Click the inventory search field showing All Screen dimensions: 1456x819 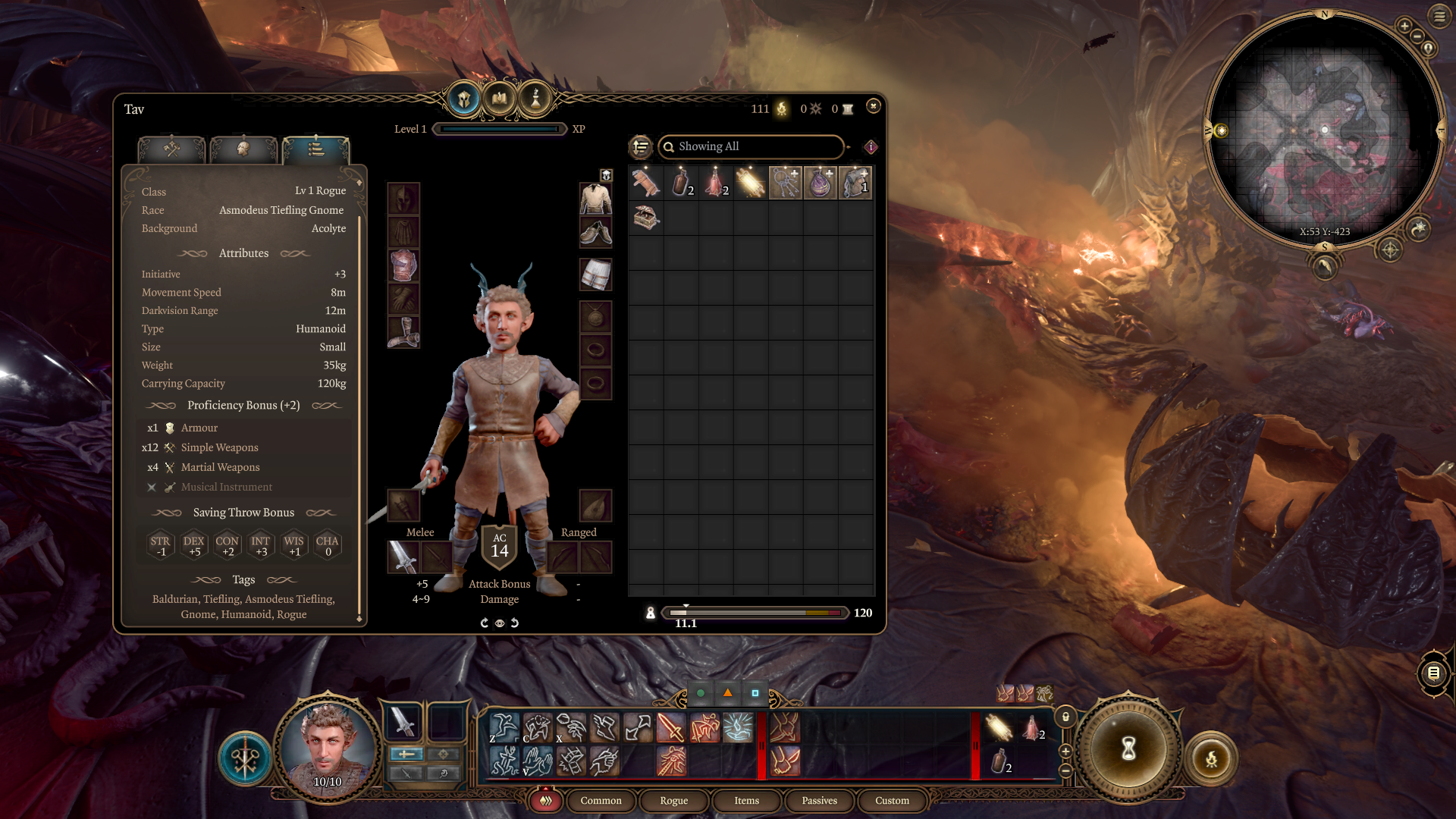tap(751, 146)
